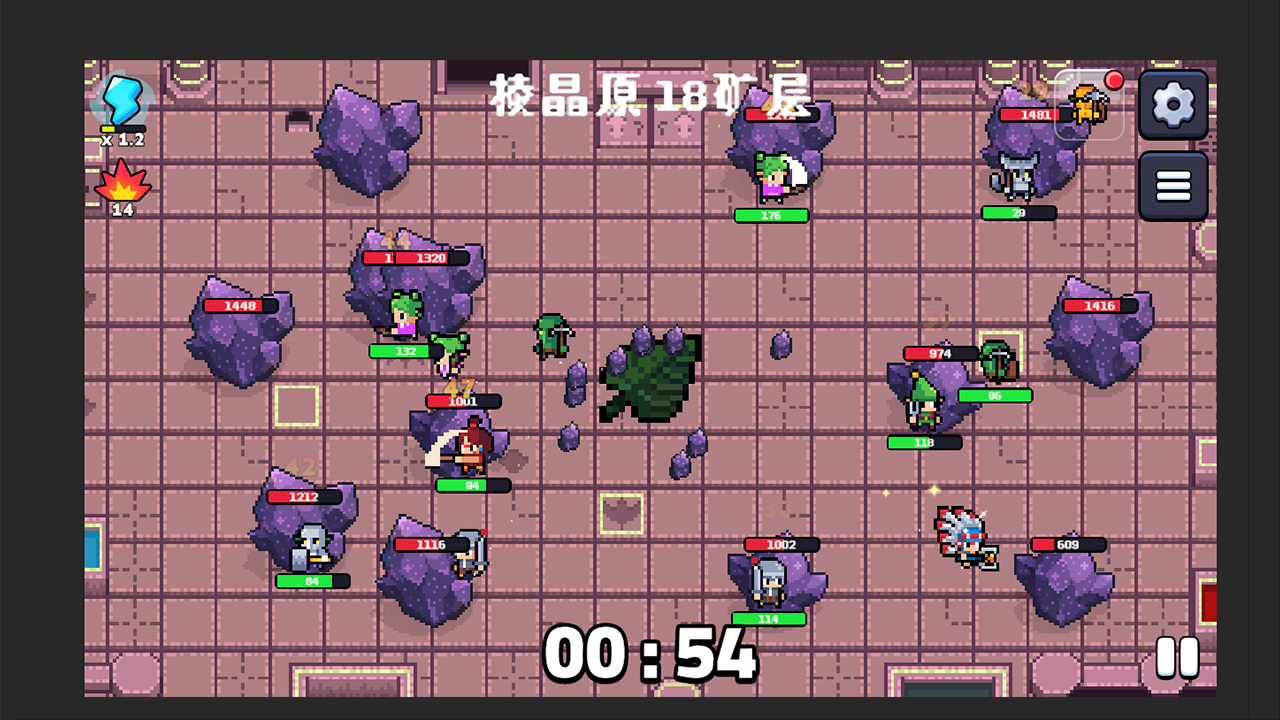The width and height of the screenshot is (1280, 720).
Task: Select the large dark green crystal cluster
Action: 650,380
